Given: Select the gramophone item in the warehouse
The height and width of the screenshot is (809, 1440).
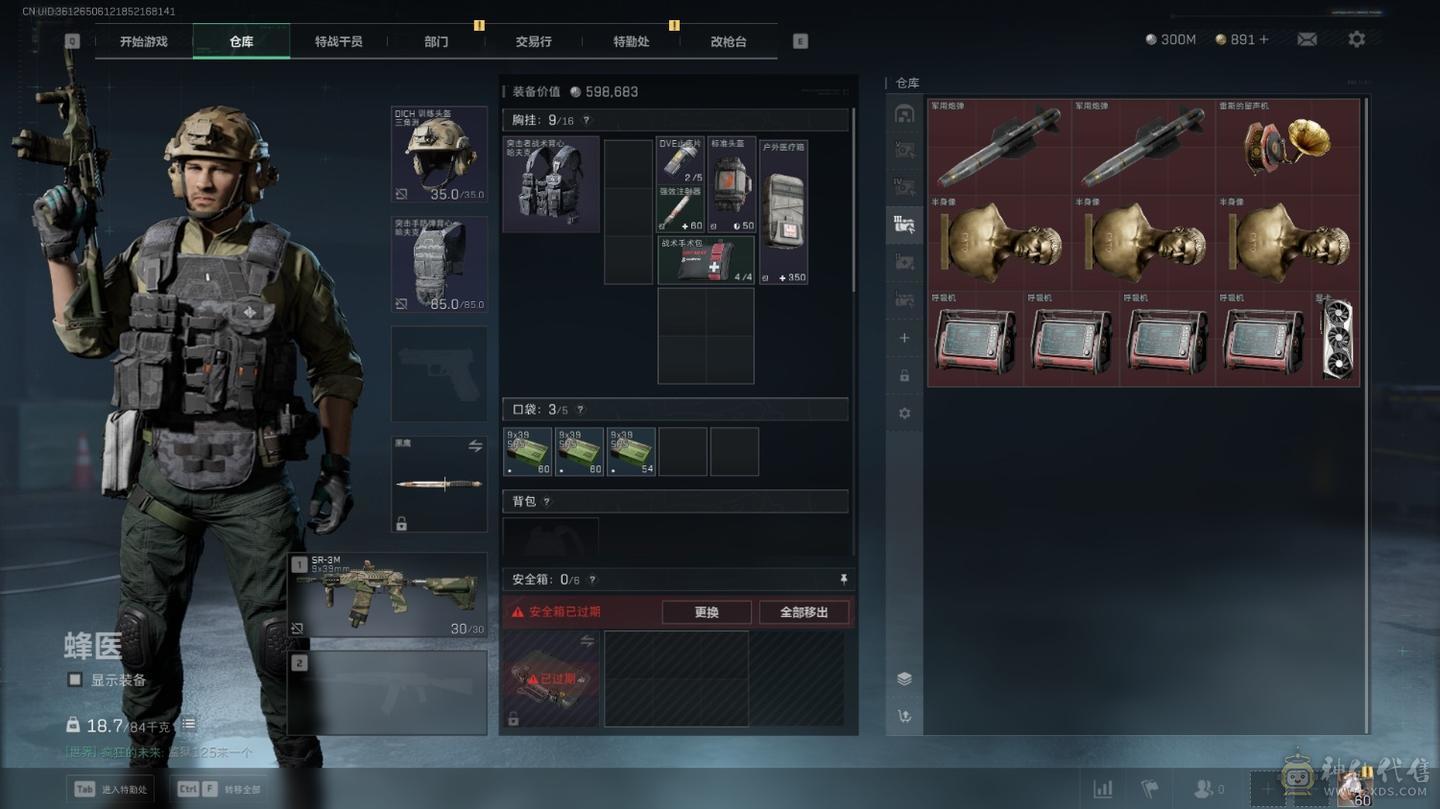Looking at the screenshot, I should click(x=1288, y=146).
